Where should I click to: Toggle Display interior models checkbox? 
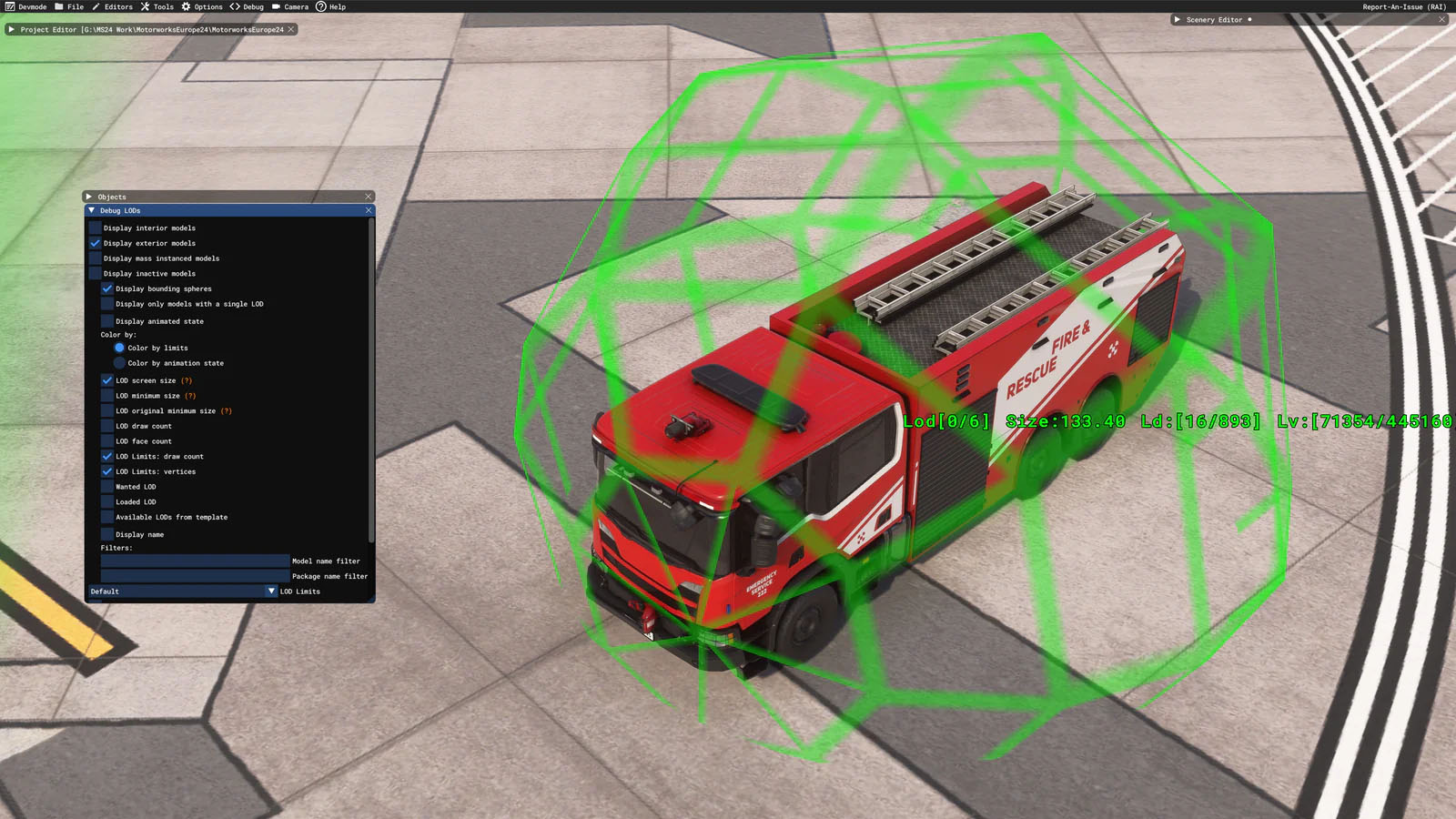pos(96,228)
